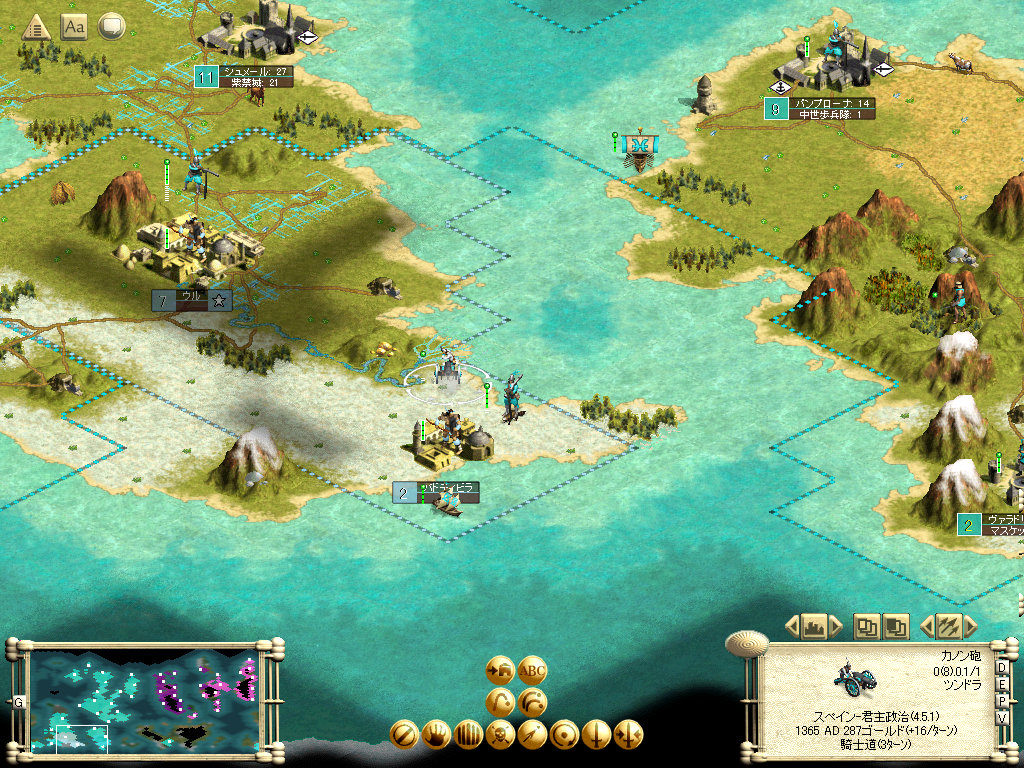Open the speech bubble advisors button
The height and width of the screenshot is (768, 1024).
click(111, 27)
